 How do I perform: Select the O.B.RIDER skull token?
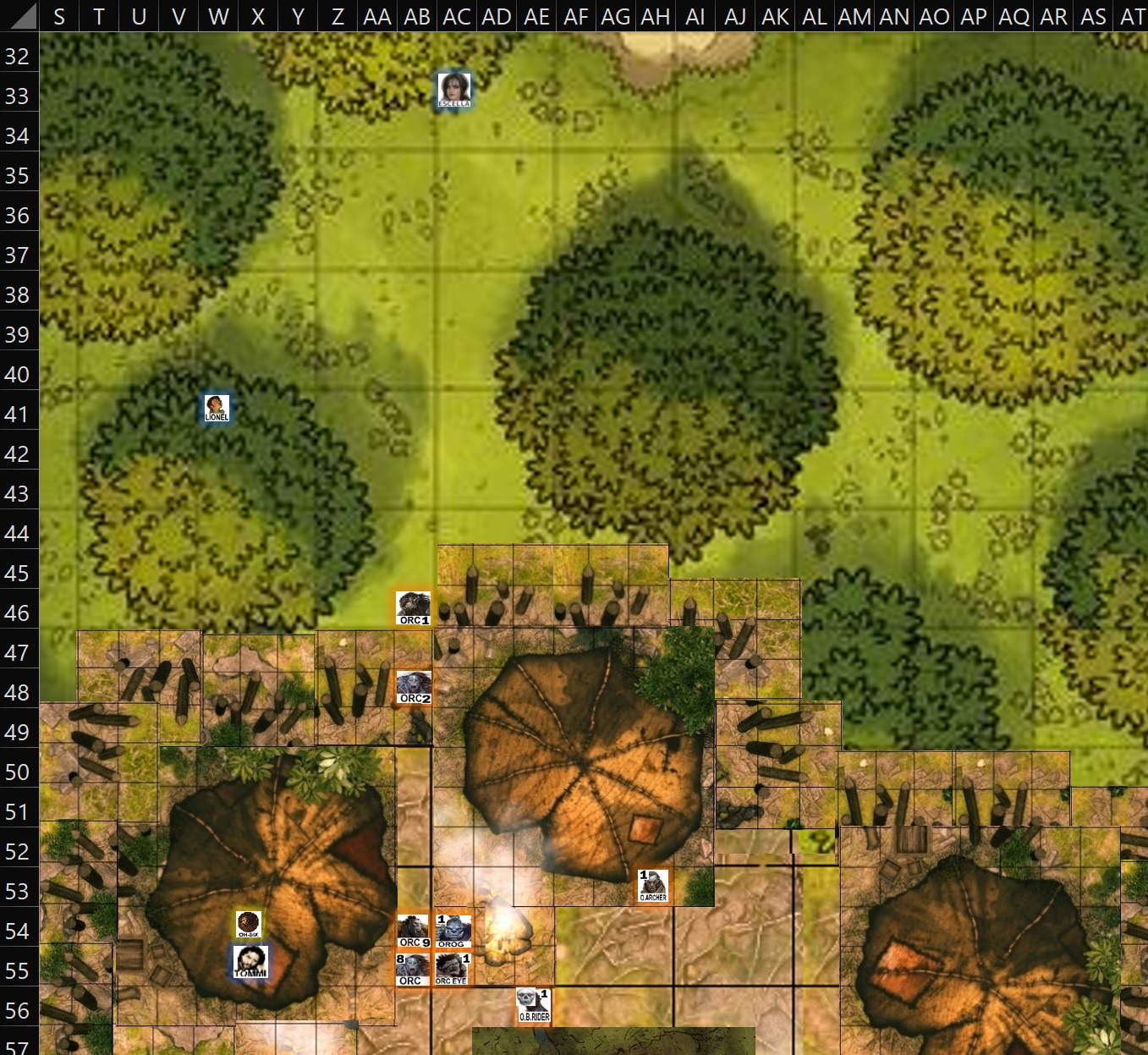click(532, 1005)
